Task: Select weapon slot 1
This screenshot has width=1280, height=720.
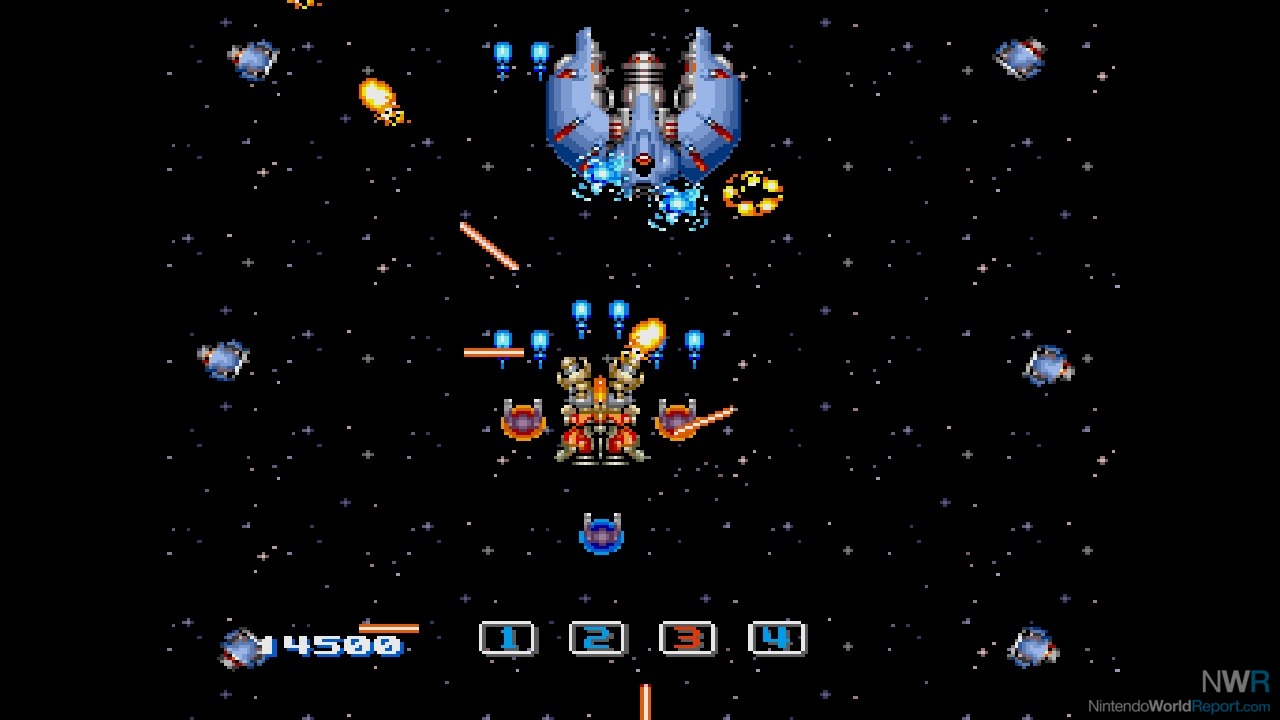Action: point(508,638)
